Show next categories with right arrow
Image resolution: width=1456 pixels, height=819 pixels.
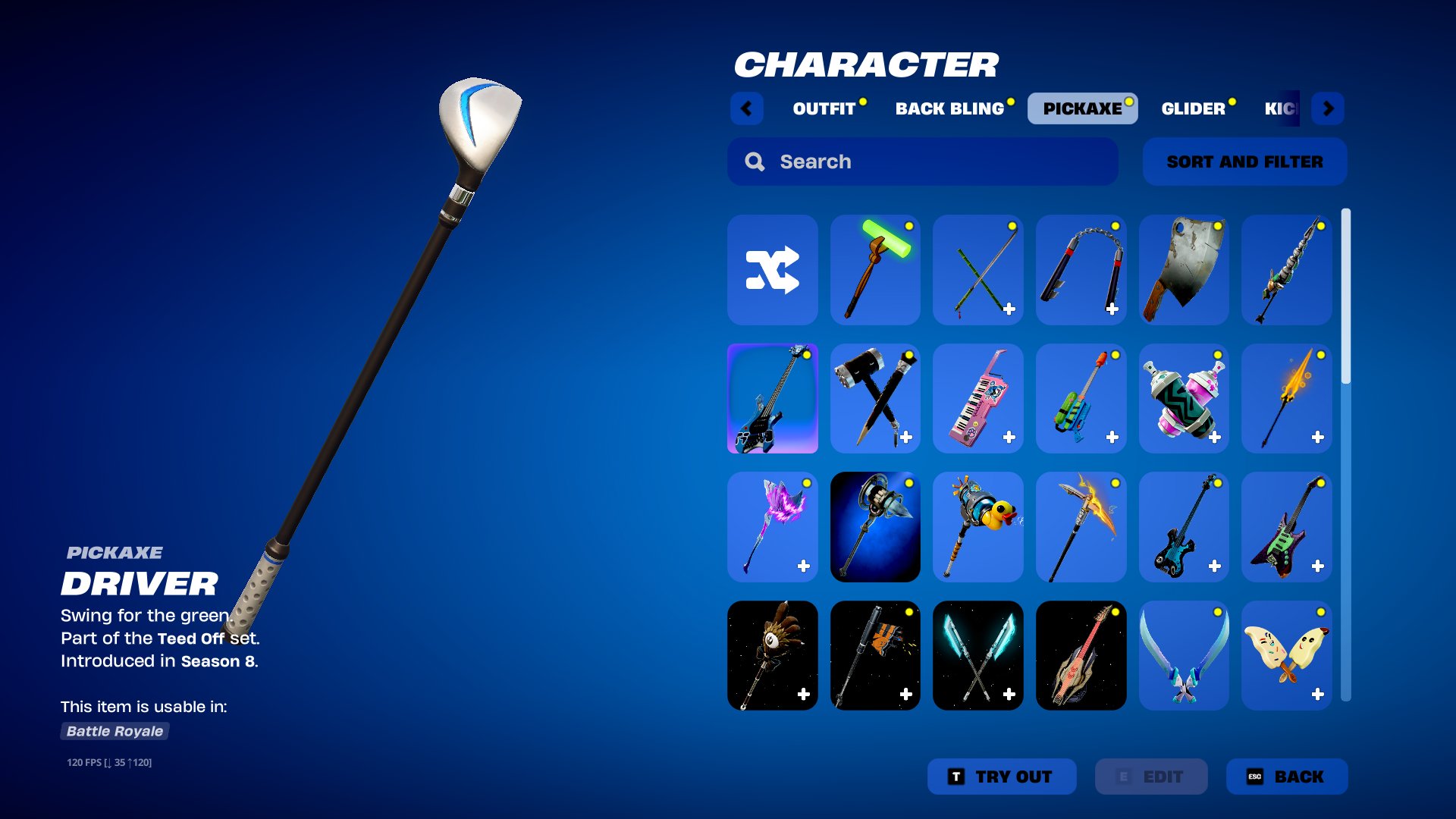tap(1328, 108)
